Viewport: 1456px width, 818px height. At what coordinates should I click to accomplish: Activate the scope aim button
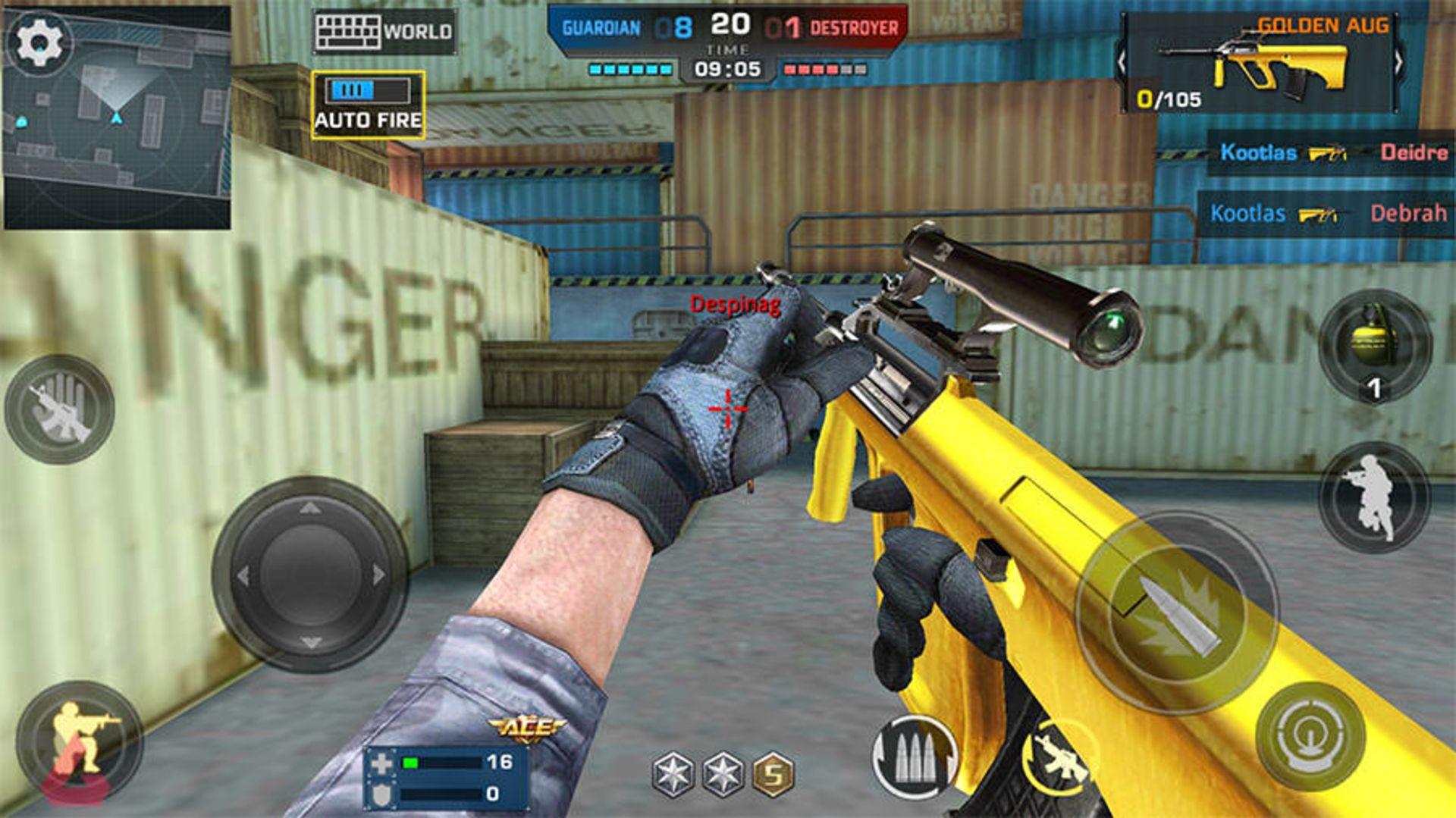point(1310,735)
